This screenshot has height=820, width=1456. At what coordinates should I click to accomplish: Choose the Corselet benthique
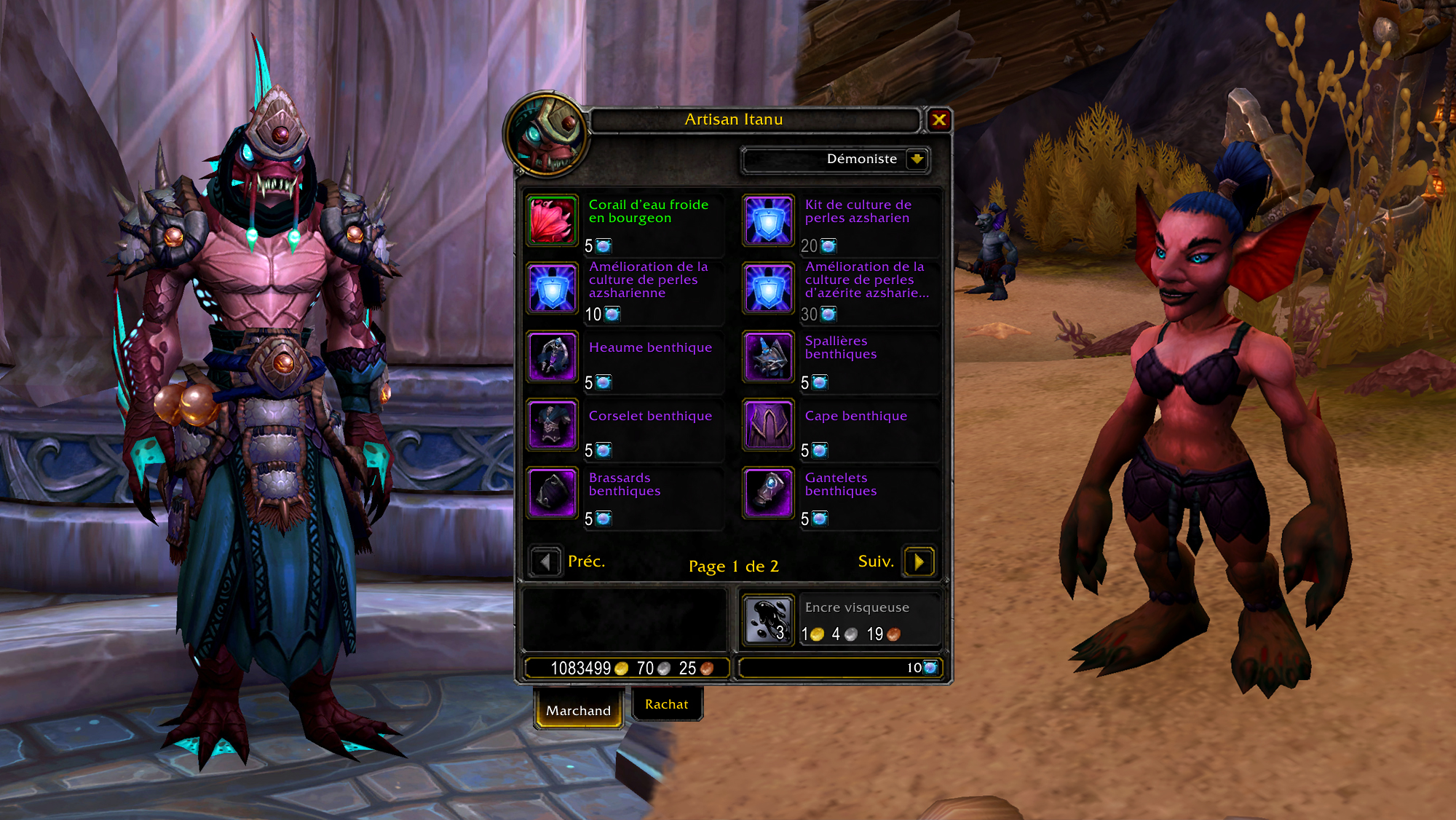click(553, 425)
